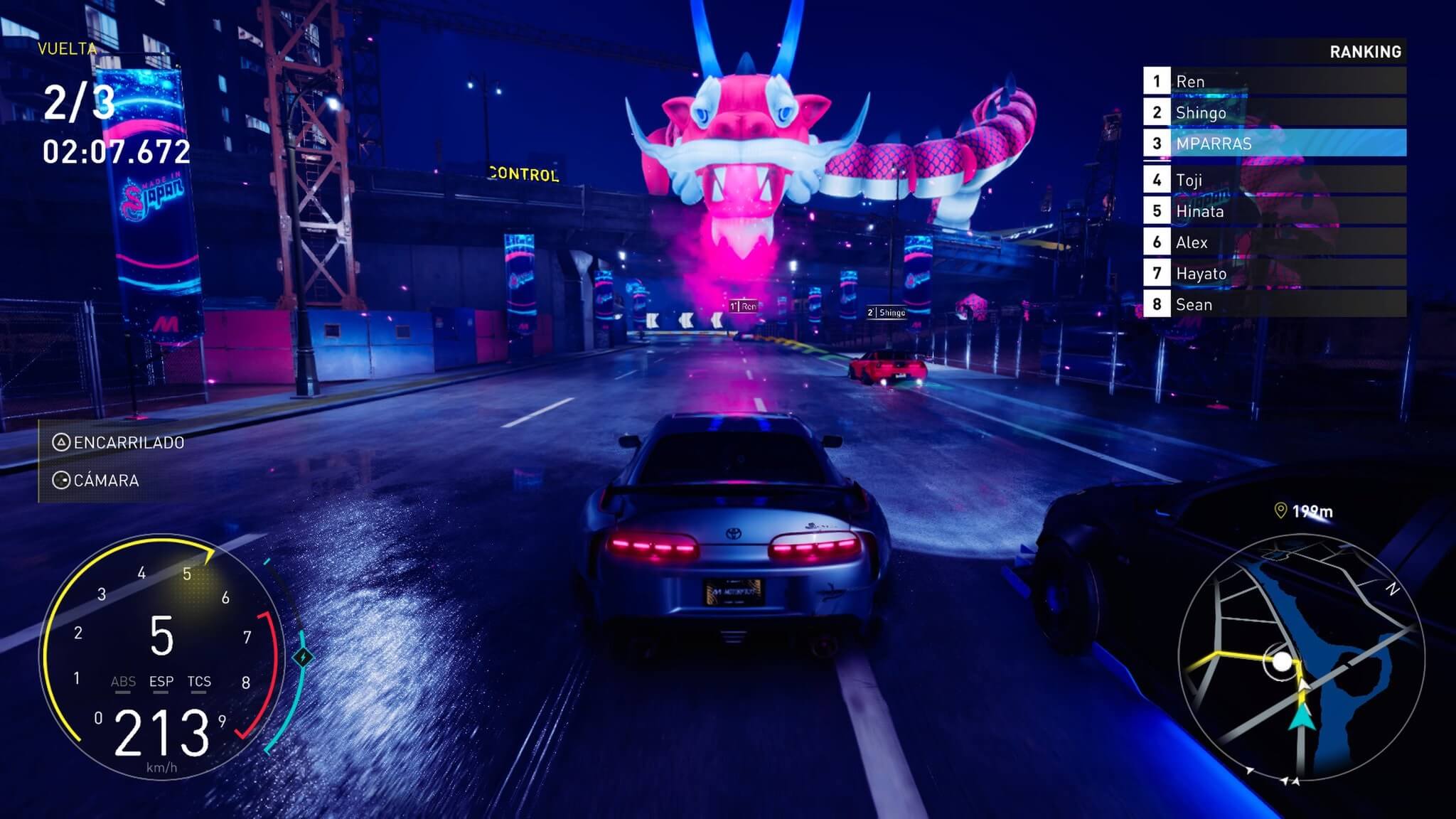Click the ENCARRILADO option
Image resolution: width=1456 pixels, height=819 pixels.
pos(119,443)
